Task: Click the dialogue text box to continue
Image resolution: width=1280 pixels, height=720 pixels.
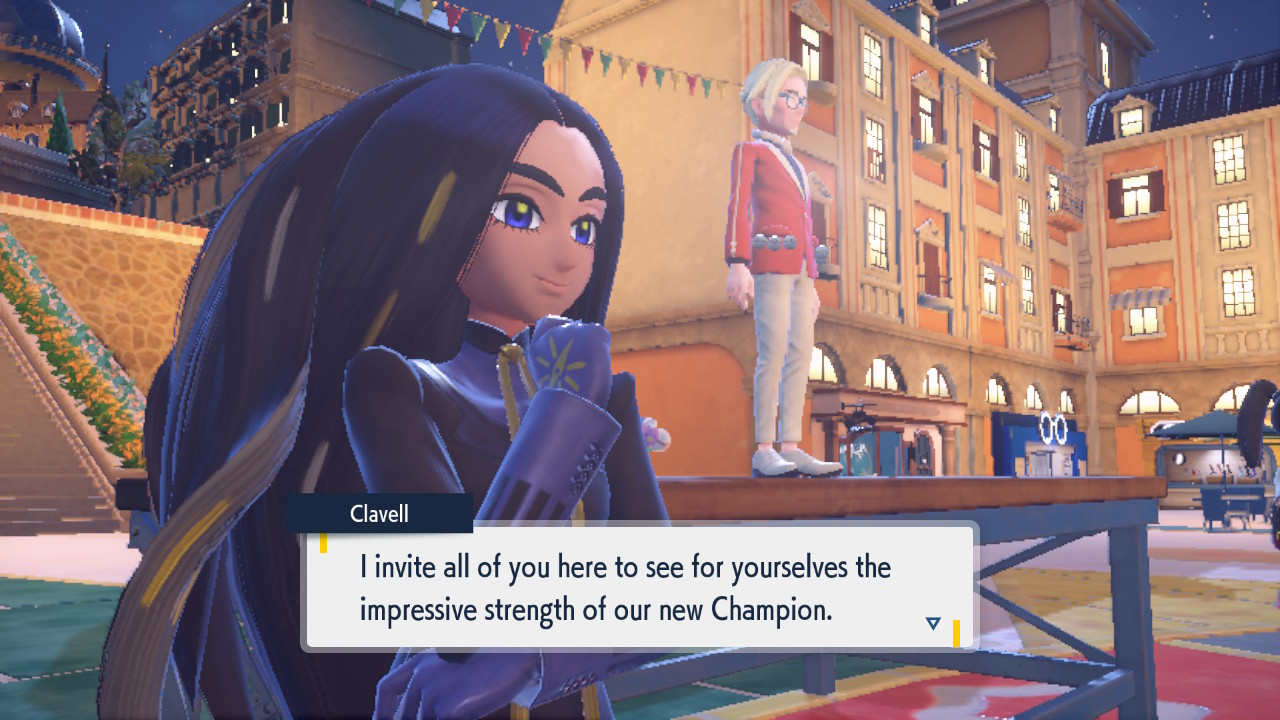Action: 638,587
